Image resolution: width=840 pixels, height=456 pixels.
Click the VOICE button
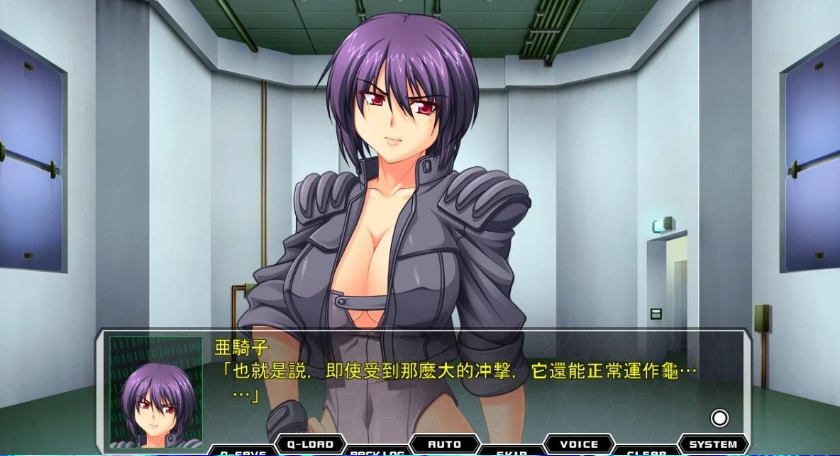[579, 443]
